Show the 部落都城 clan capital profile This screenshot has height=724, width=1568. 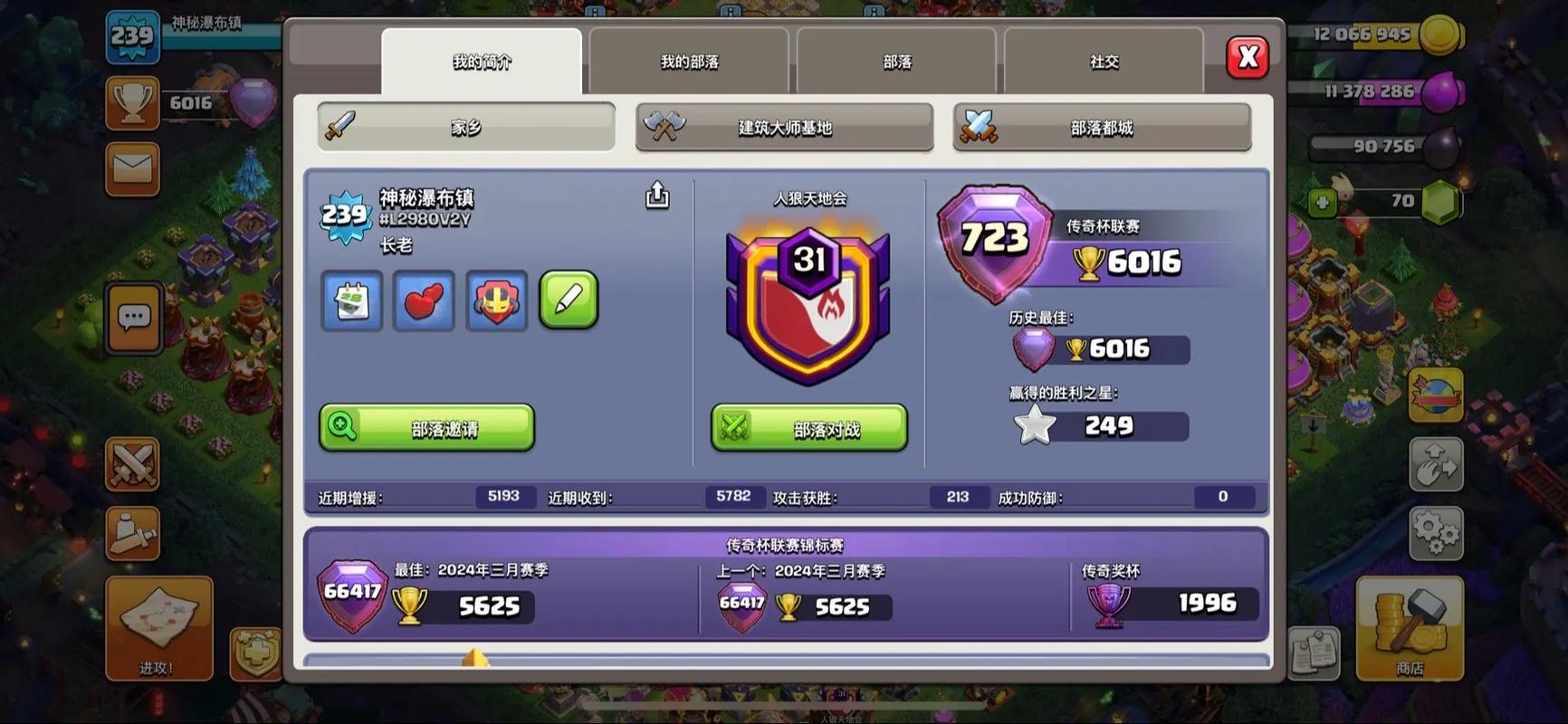pos(1102,127)
